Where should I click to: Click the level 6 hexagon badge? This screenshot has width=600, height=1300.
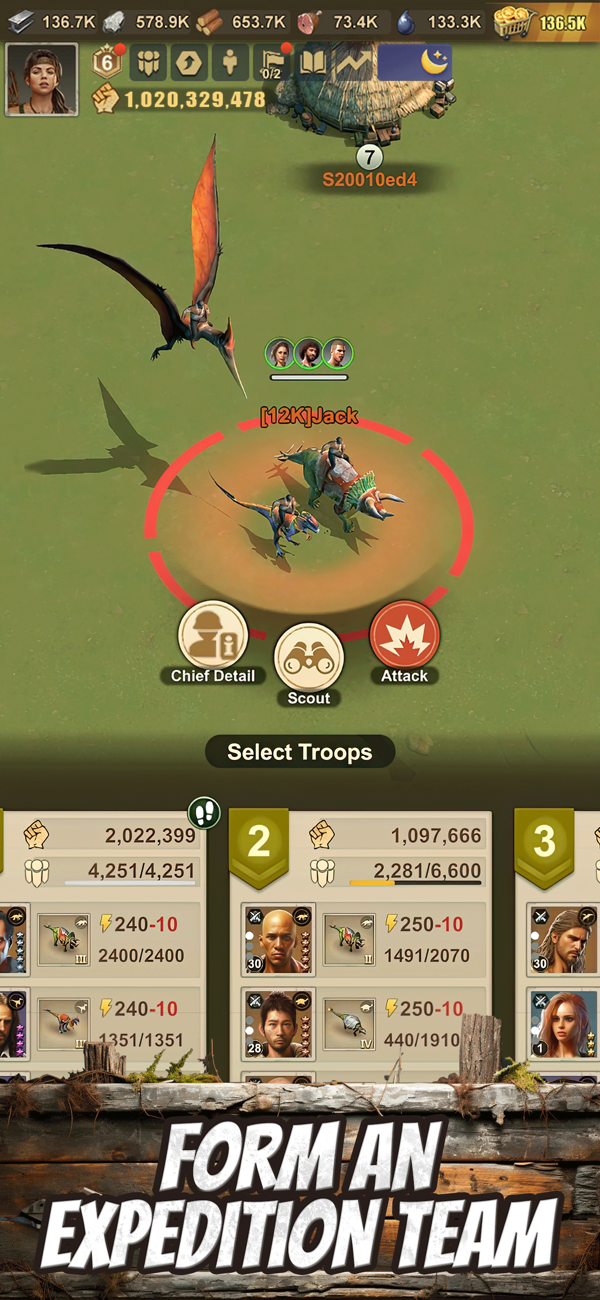coord(108,63)
